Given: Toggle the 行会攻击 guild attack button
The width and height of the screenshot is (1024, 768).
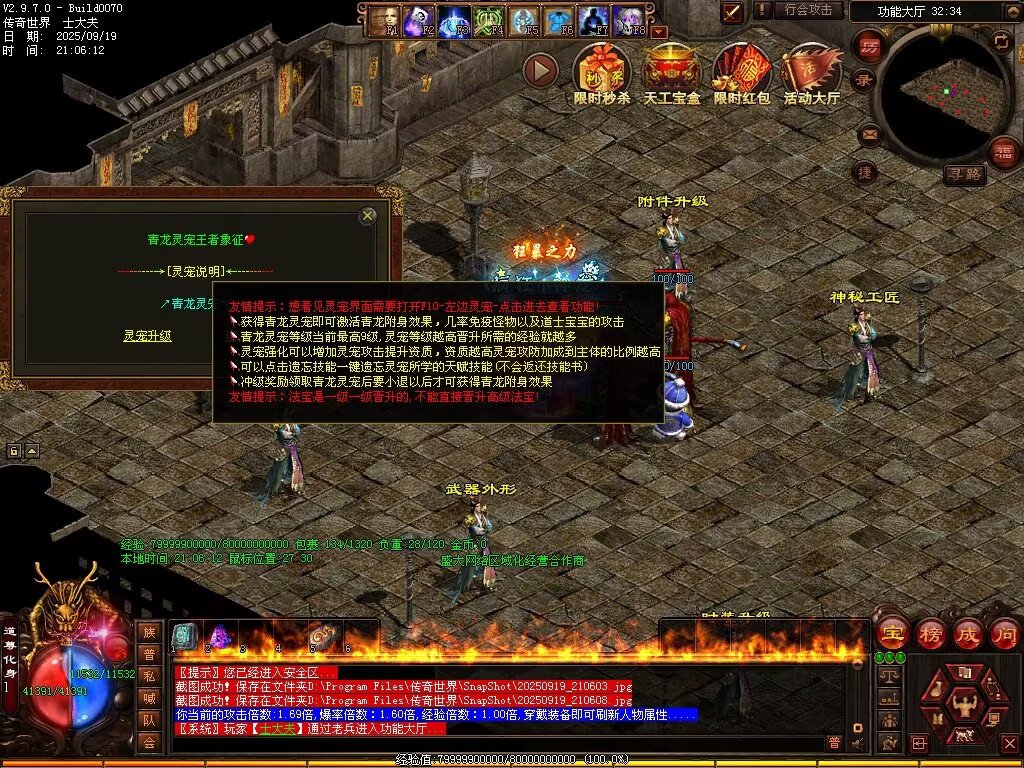Looking at the screenshot, I should pyautogui.click(x=808, y=10).
